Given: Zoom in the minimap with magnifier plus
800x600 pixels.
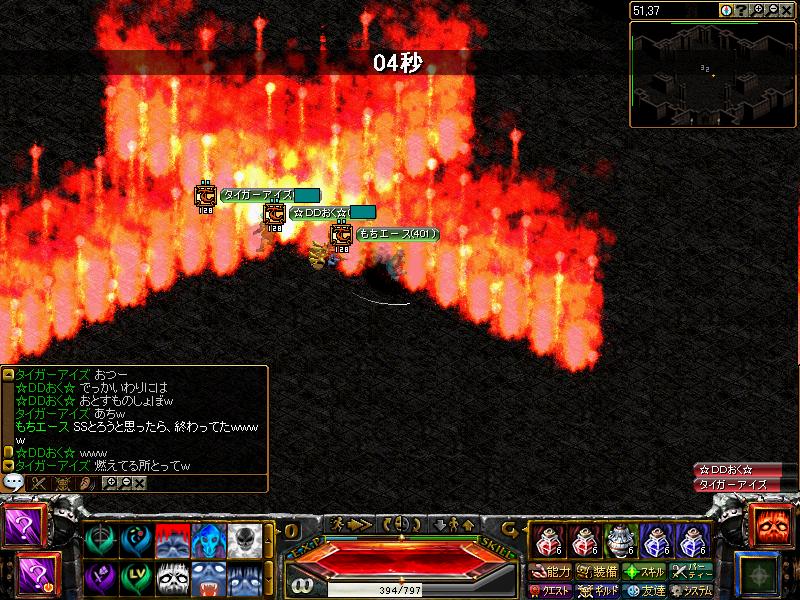Looking at the screenshot, I should (759, 10).
